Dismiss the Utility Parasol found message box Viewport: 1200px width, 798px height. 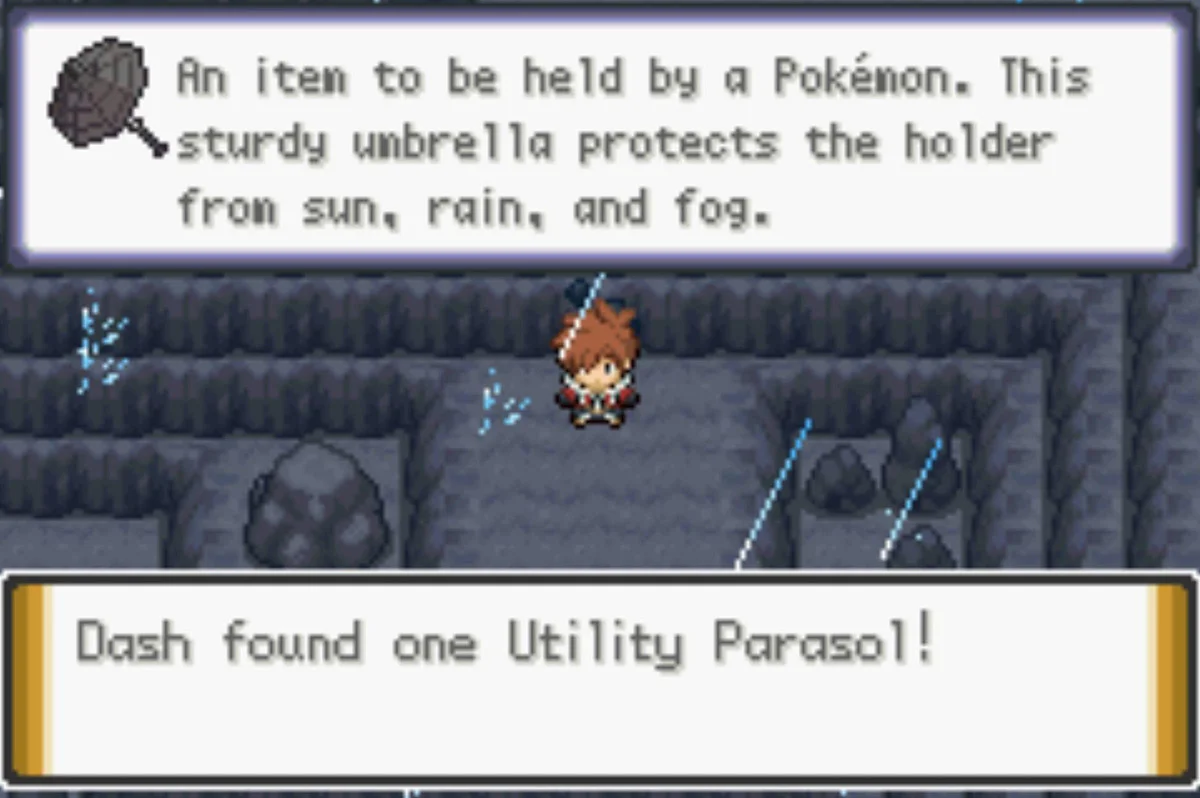click(x=600, y=677)
